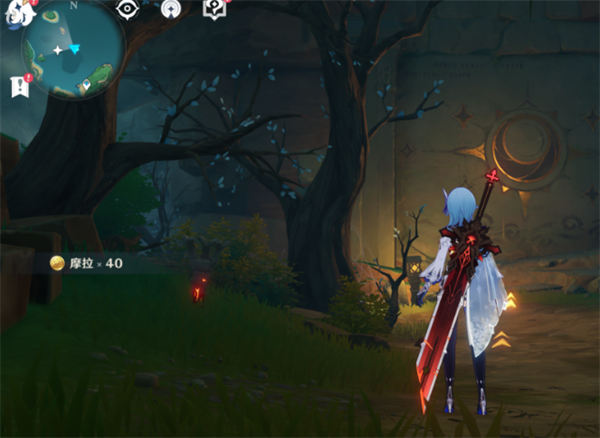Image resolution: width=600 pixels, height=438 pixels.
Task: Open the round signal tower icon
Action: tap(171, 9)
